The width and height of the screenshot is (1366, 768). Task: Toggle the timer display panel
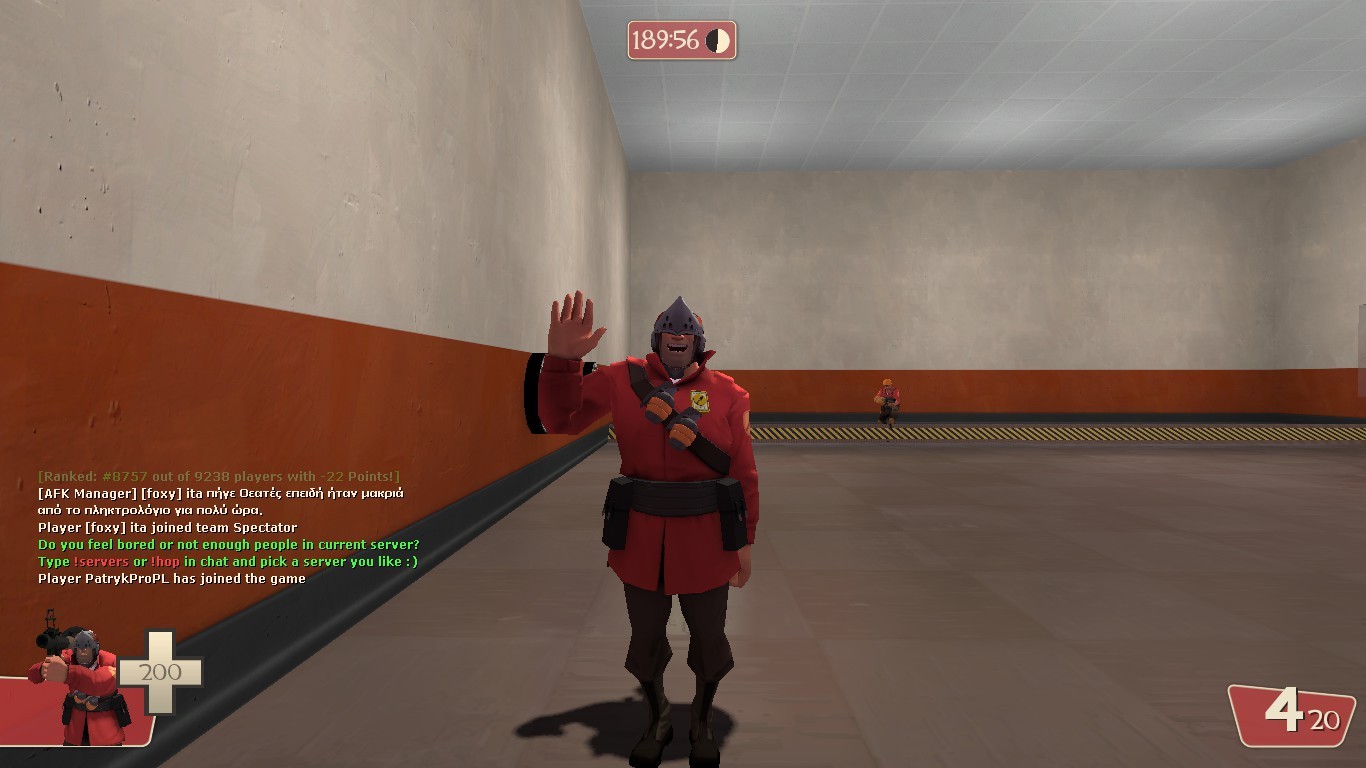tap(681, 41)
